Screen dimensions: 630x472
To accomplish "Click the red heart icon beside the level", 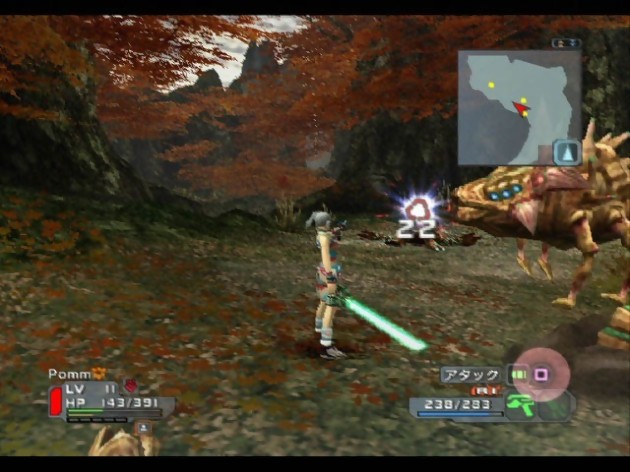I will point(129,387).
